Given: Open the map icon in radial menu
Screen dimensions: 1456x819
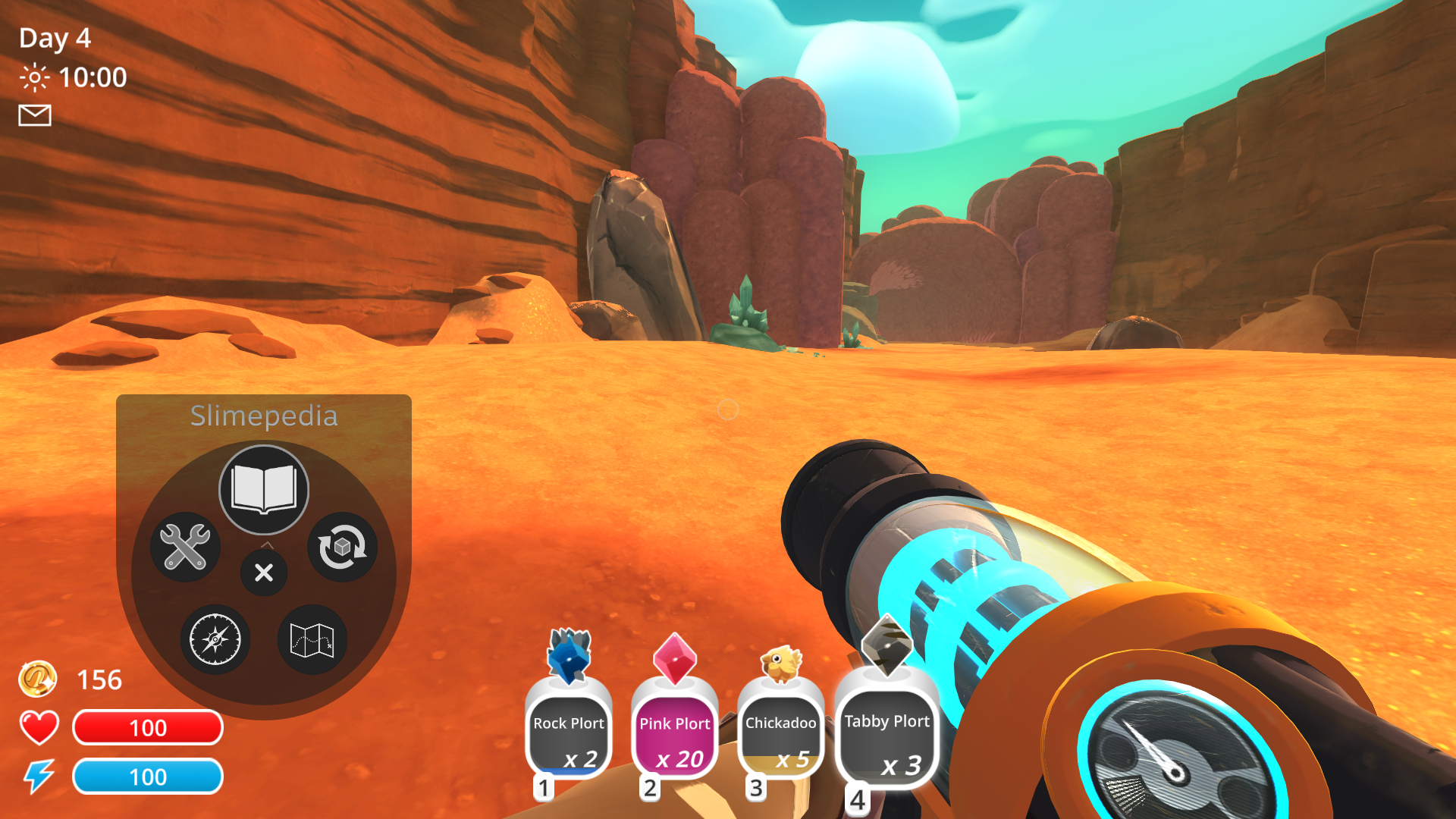Looking at the screenshot, I should [x=312, y=639].
